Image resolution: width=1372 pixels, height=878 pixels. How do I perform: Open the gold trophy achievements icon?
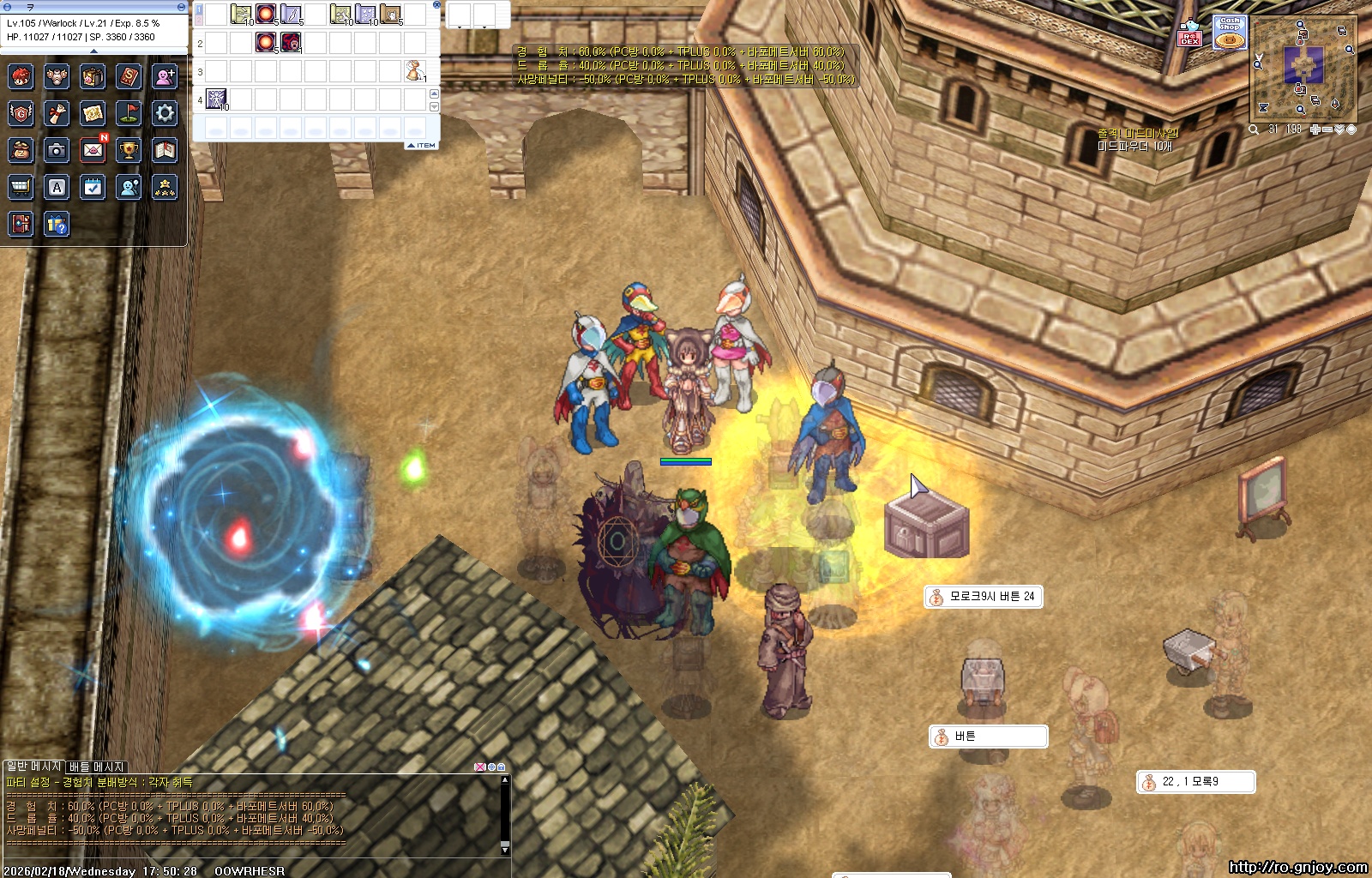click(x=129, y=151)
